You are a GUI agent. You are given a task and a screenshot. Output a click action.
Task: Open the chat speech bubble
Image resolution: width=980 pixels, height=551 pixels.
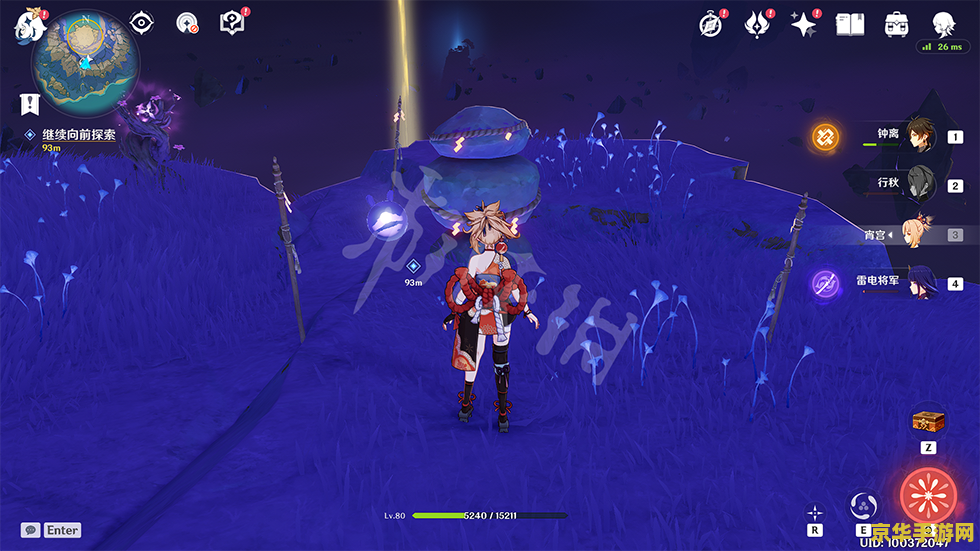[31, 530]
